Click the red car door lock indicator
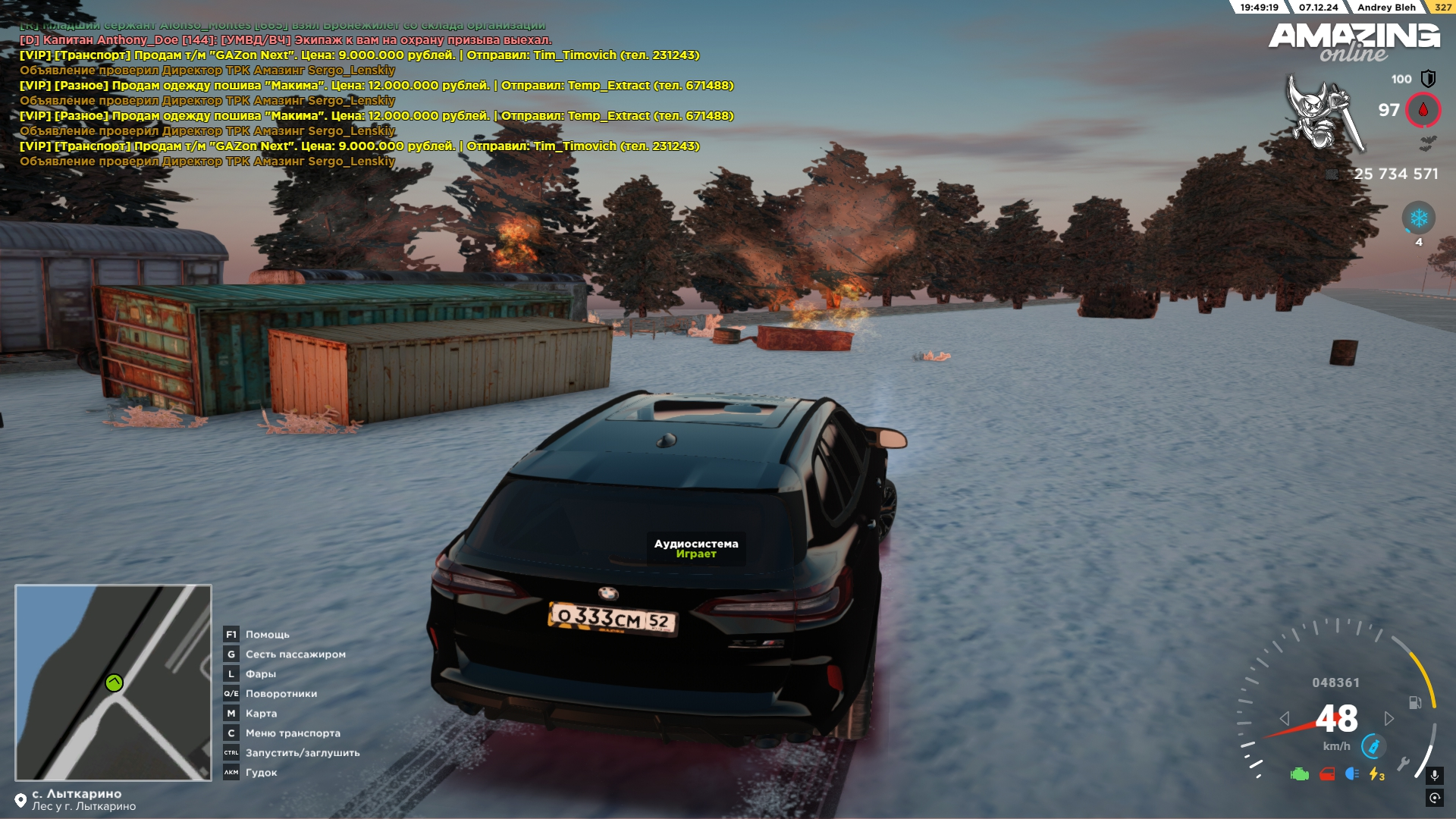This screenshot has width=1456, height=819. click(x=1326, y=774)
